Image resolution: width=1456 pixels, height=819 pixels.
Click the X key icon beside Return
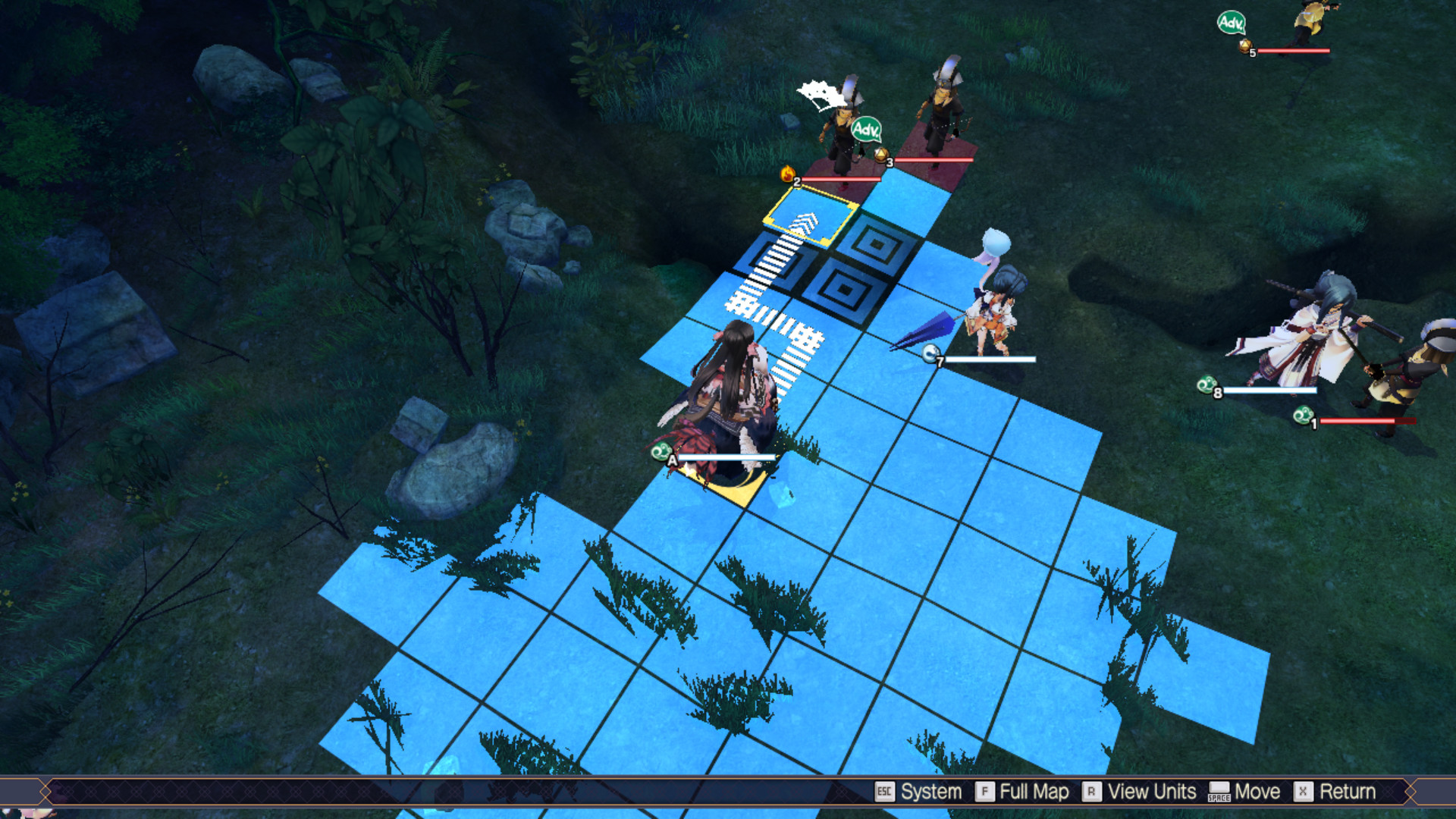1303,792
